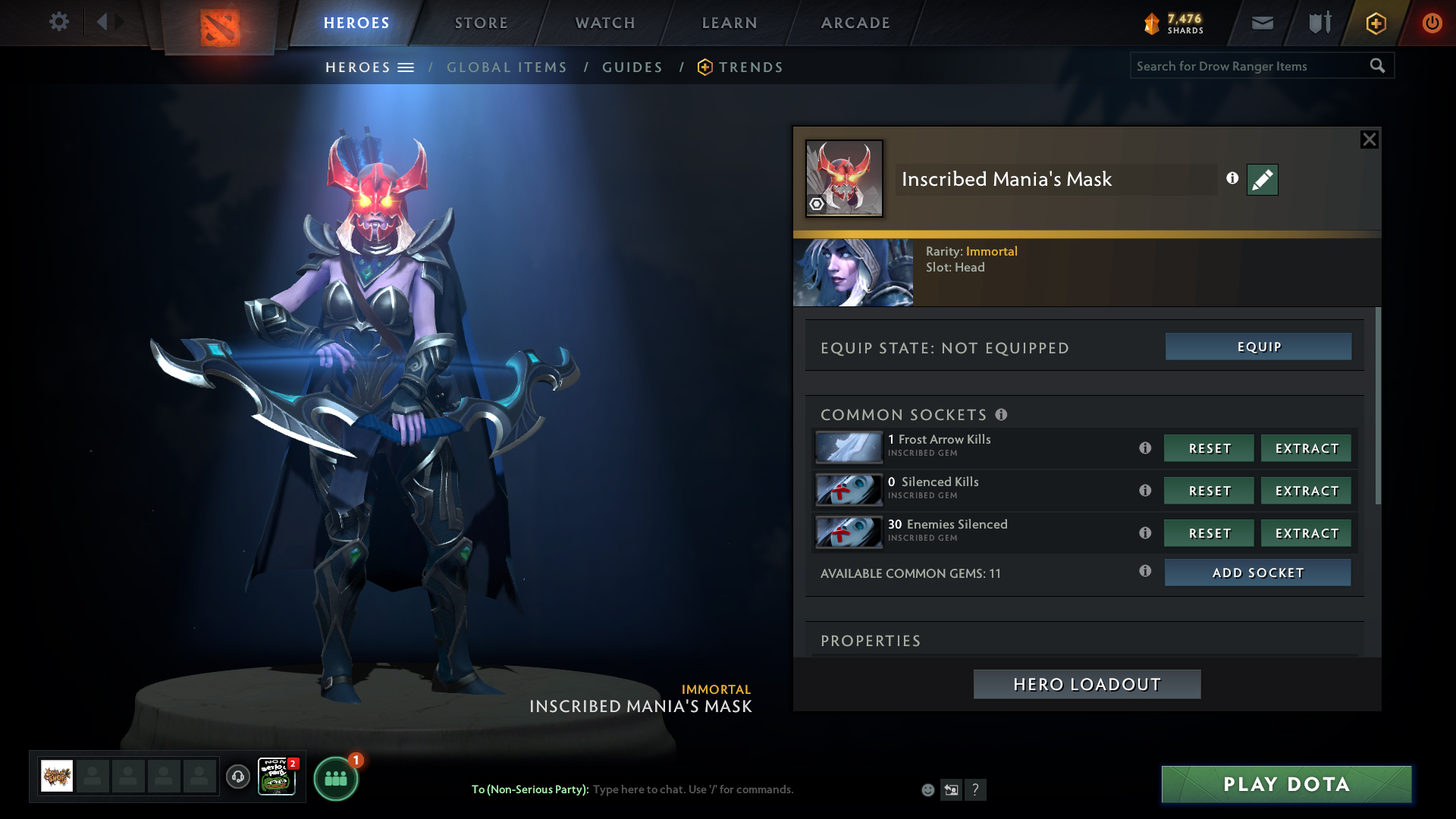Equip the Inscribed Mania's Mask
The width and height of the screenshot is (1456, 819).
1258,347
